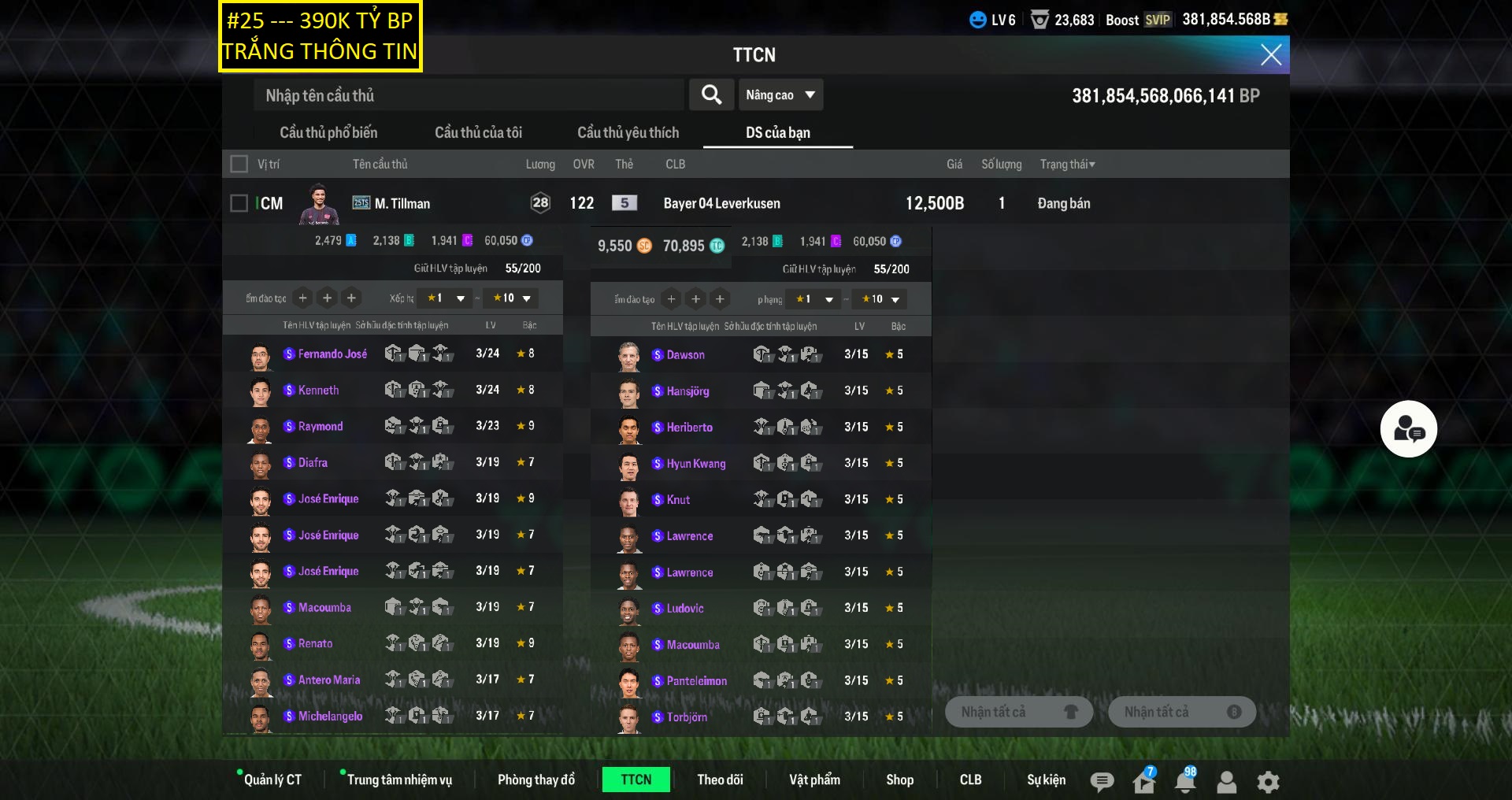Viewport: 1512px width, 800px height.
Task: Switch to Cầu thủ của tôi tab
Action: (x=478, y=132)
